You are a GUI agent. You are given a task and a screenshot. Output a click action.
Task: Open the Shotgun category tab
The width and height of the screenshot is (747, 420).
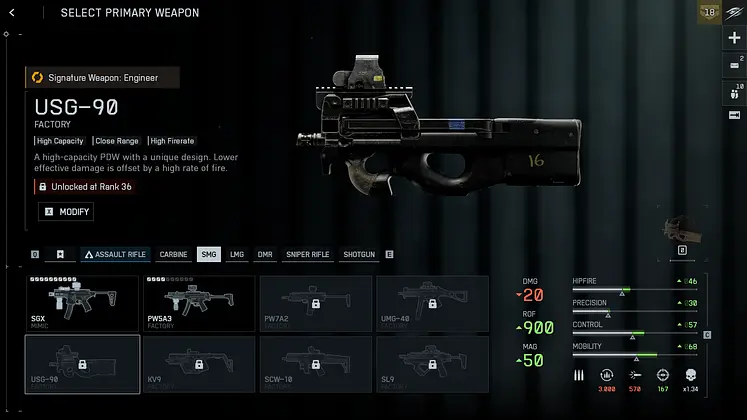[x=358, y=255]
